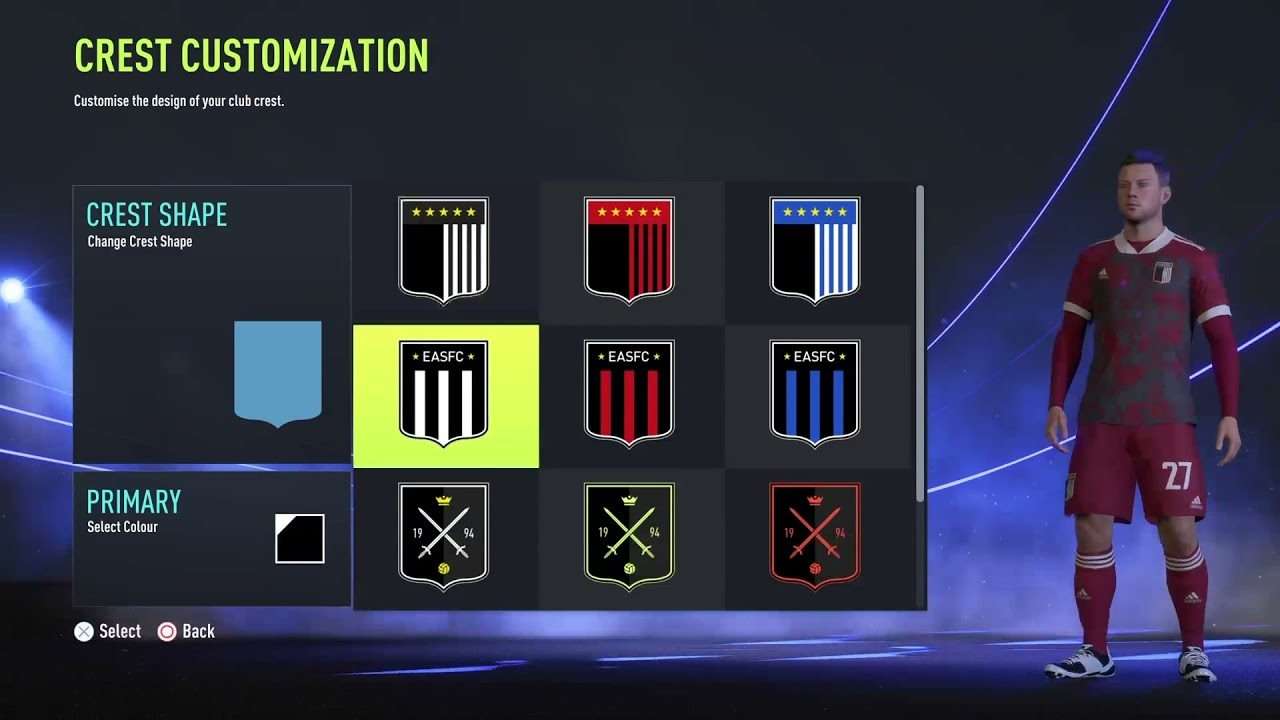1280x720 pixels.
Task: Pick the yellow crossed-swords 1994 crest
Action: (631, 540)
